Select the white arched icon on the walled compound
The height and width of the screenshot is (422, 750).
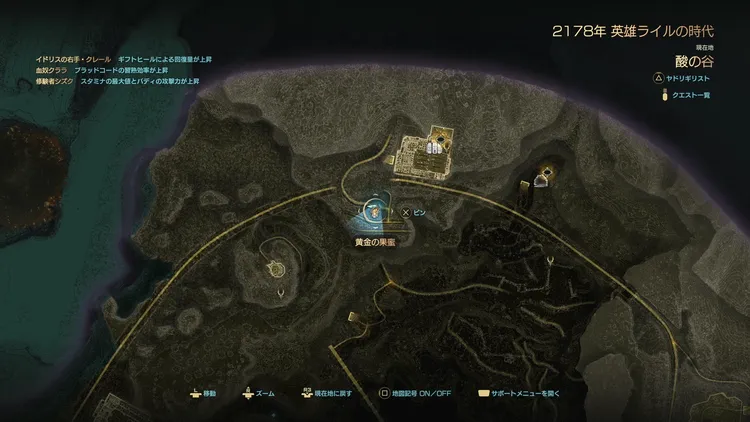click(431, 148)
